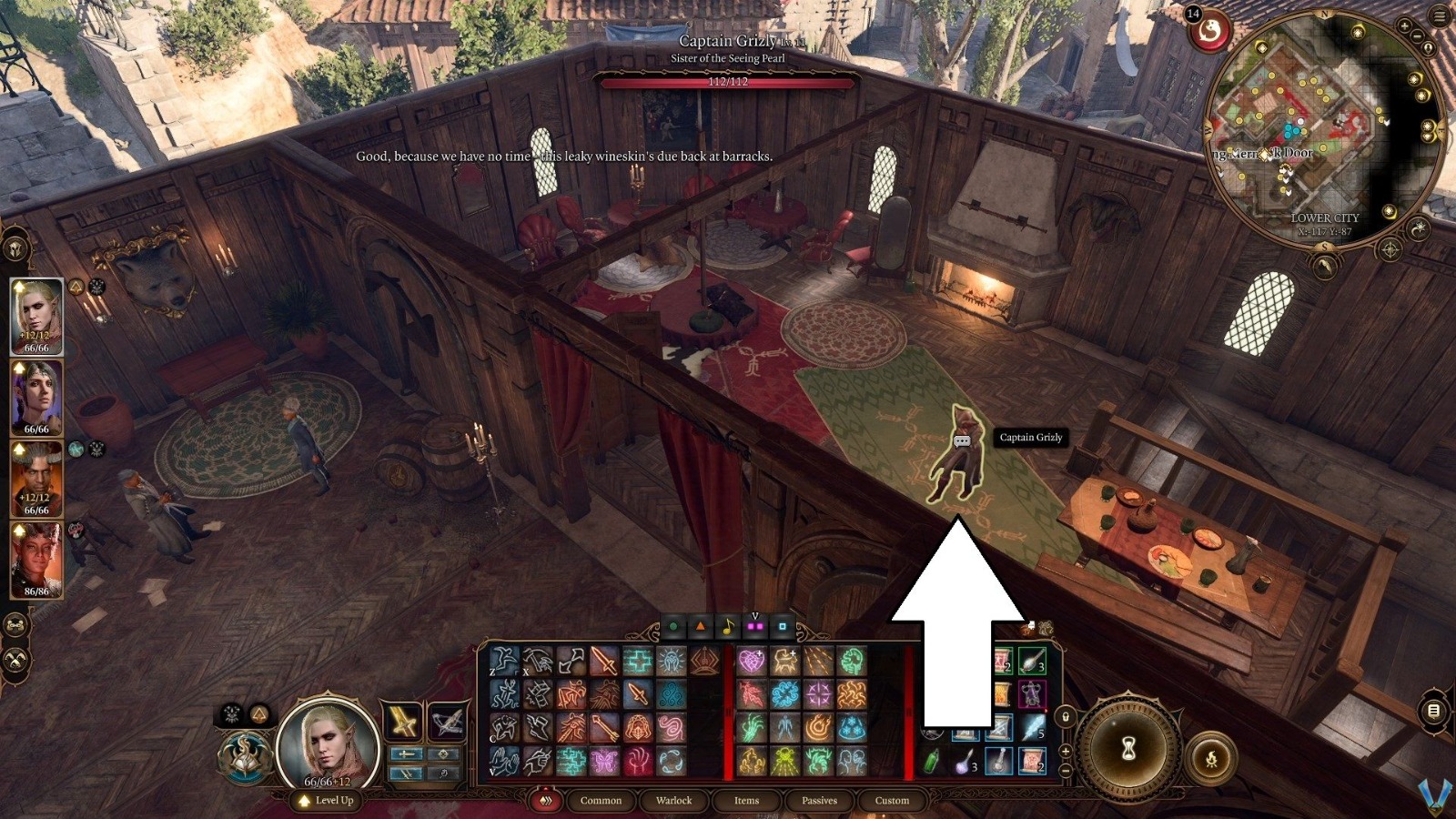Toggle the music note filter above the hotbar
The height and width of the screenshot is (819, 1456).
(x=728, y=625)
